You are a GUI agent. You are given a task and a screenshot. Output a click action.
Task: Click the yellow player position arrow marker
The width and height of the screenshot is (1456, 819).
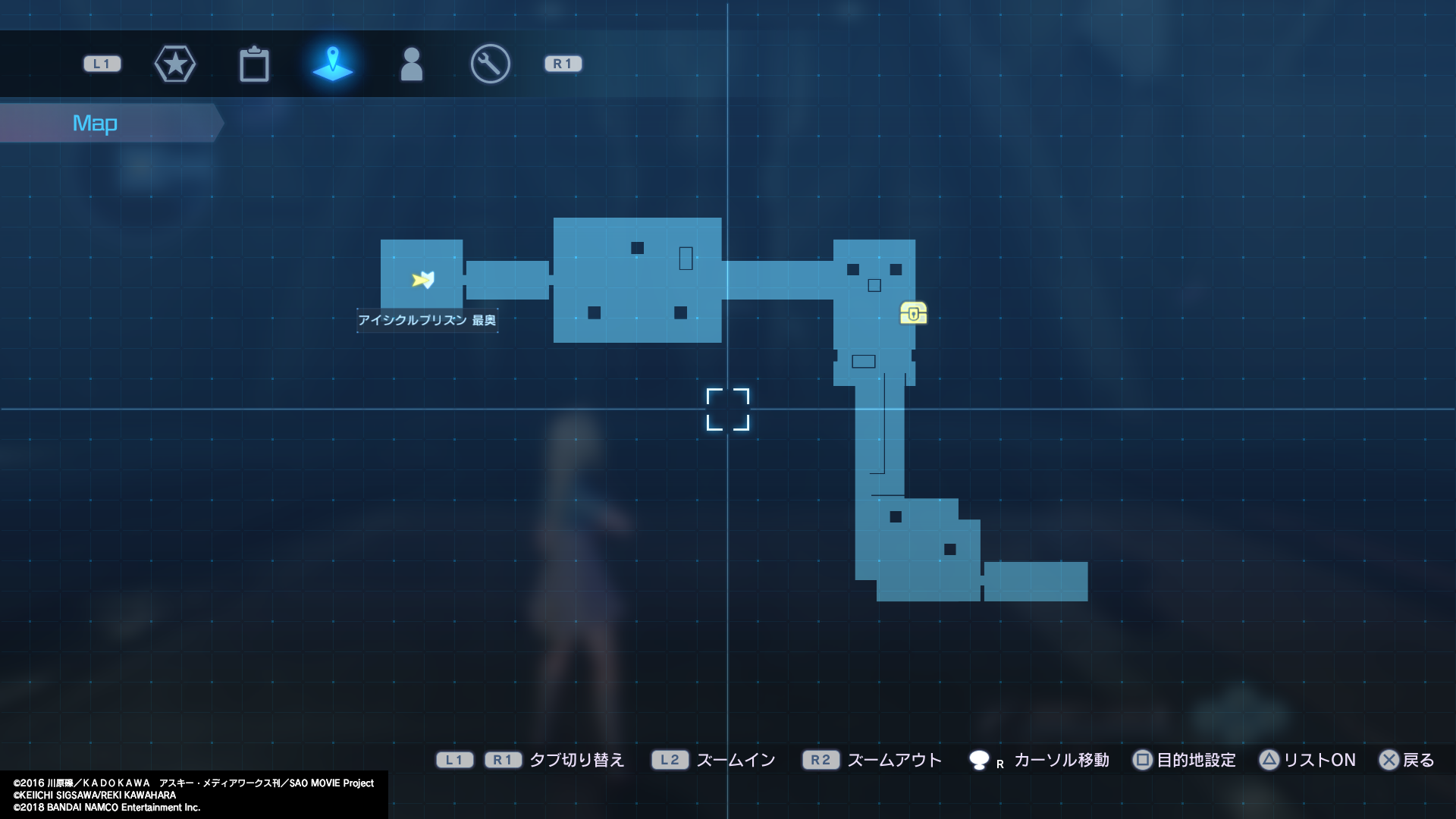(x=422, y=280)
